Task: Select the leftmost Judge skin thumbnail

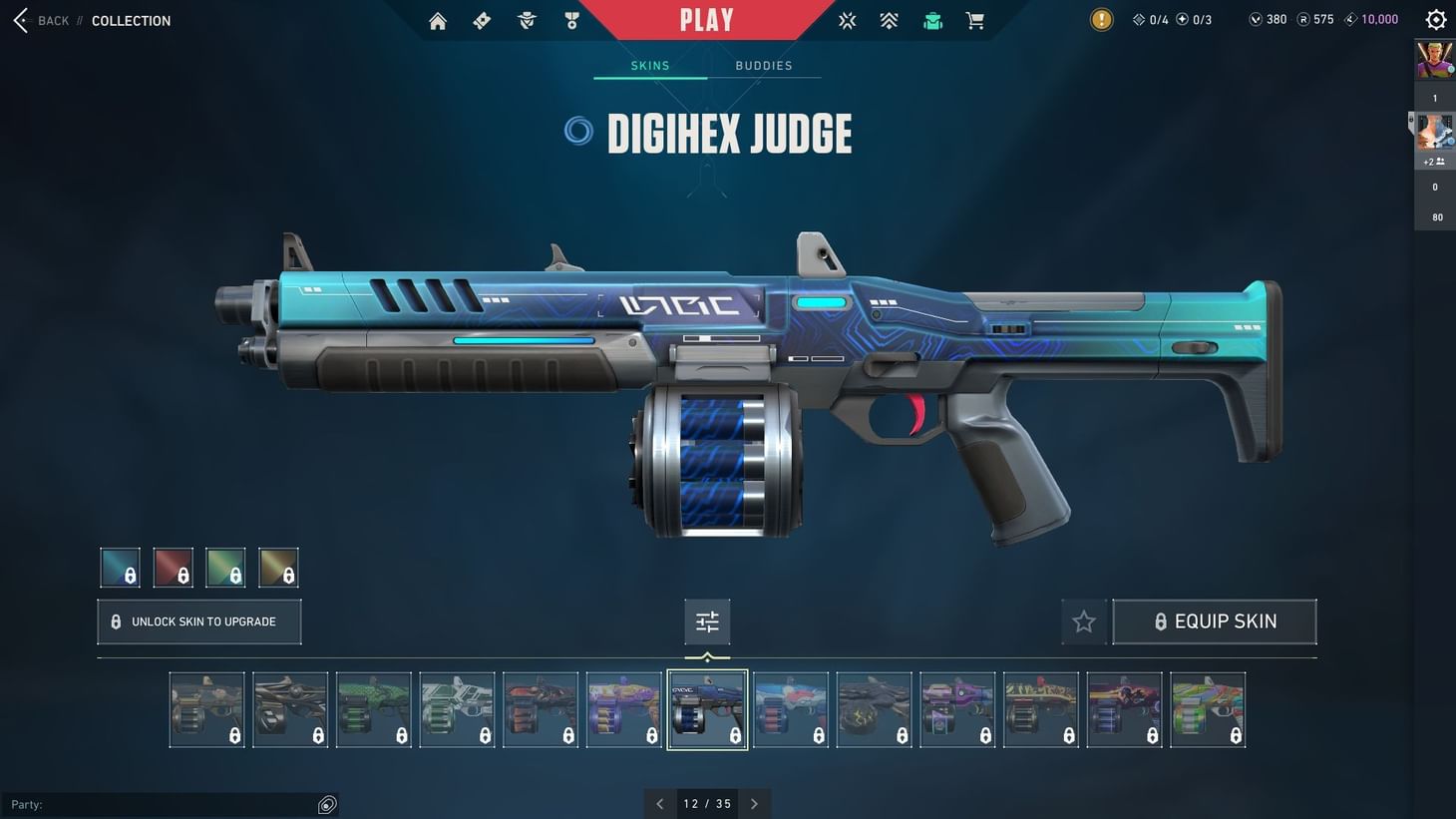Action: tap(206, 708)
